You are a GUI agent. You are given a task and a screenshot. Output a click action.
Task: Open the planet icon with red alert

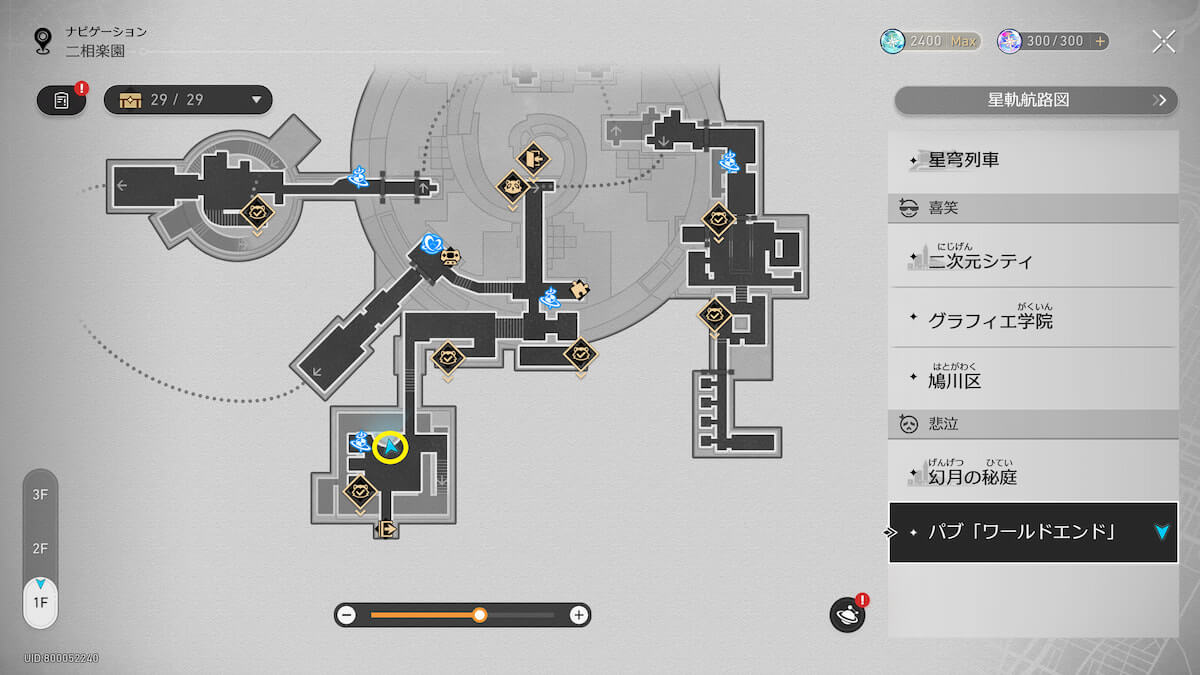pos(847,615)
